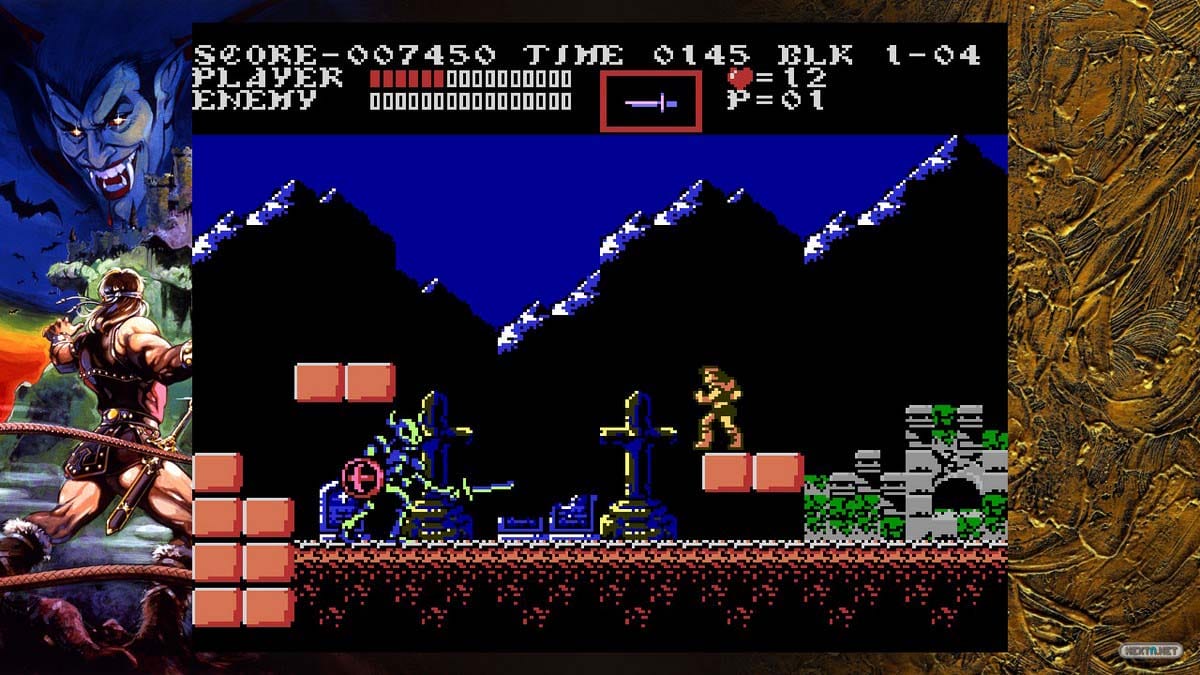
Task: Select the dagger sub-weapon box
Action: (x=650, y=101)
